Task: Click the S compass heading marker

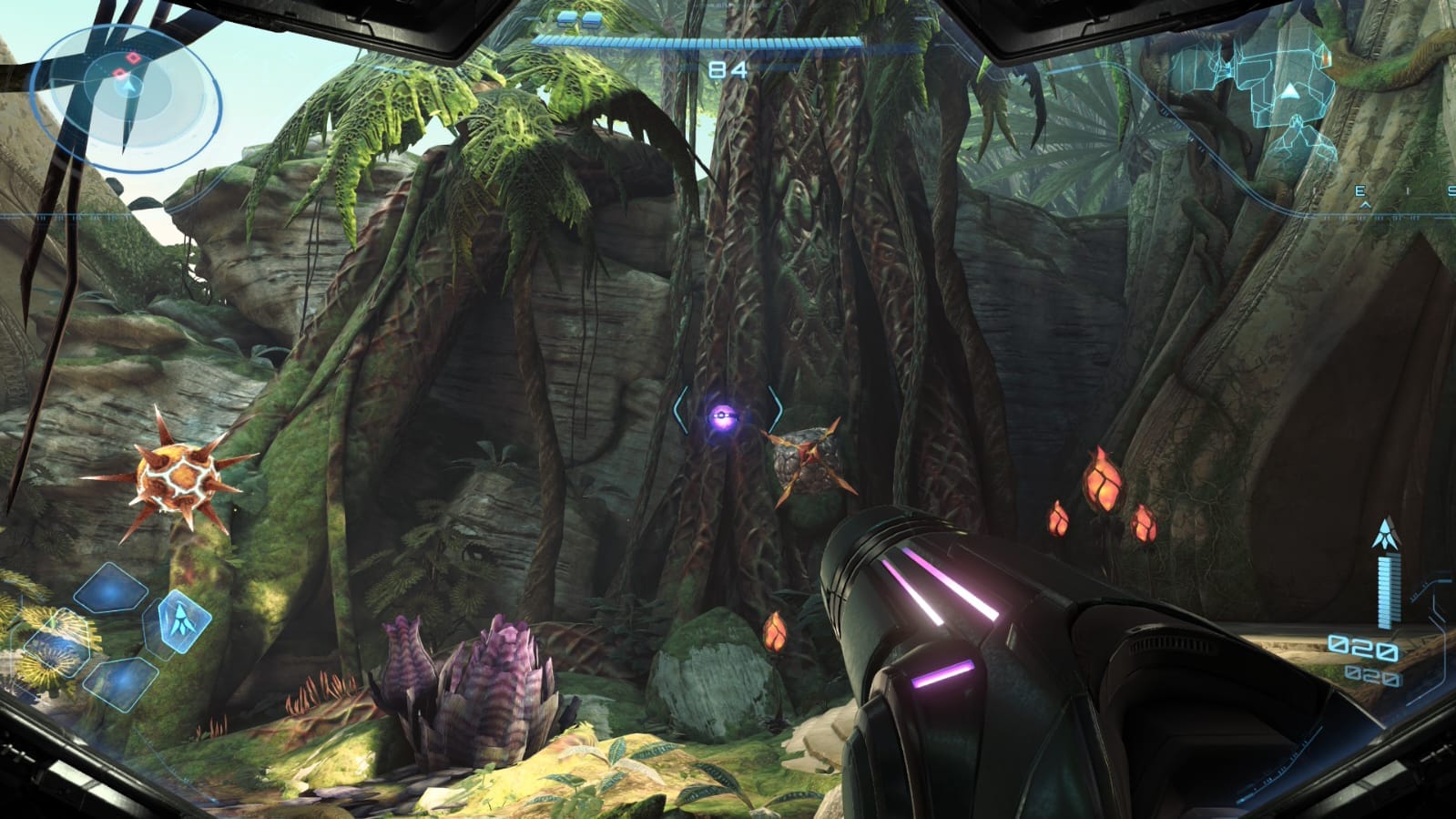Action: point(1451,189)
